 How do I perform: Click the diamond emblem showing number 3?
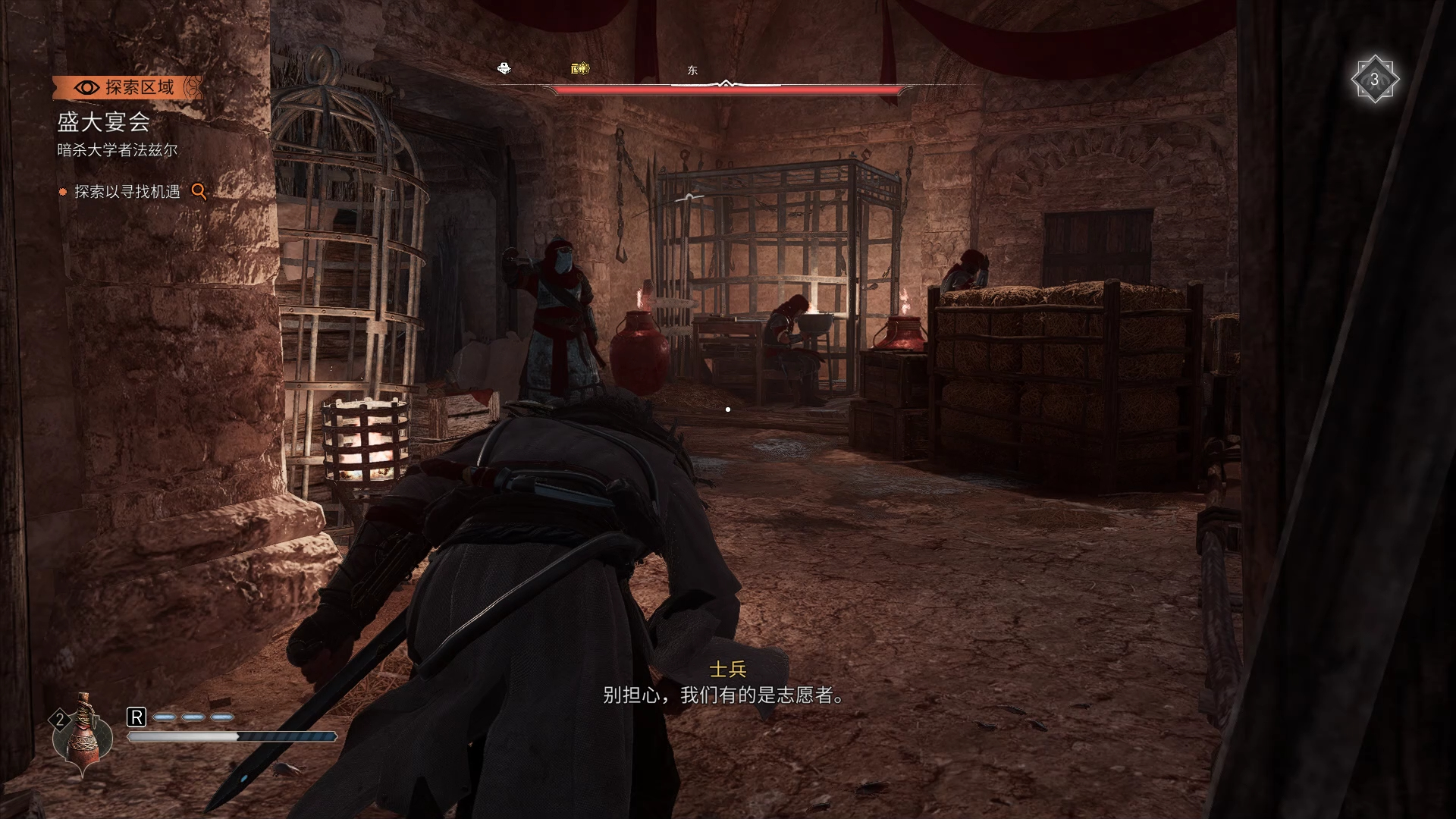1373,80
